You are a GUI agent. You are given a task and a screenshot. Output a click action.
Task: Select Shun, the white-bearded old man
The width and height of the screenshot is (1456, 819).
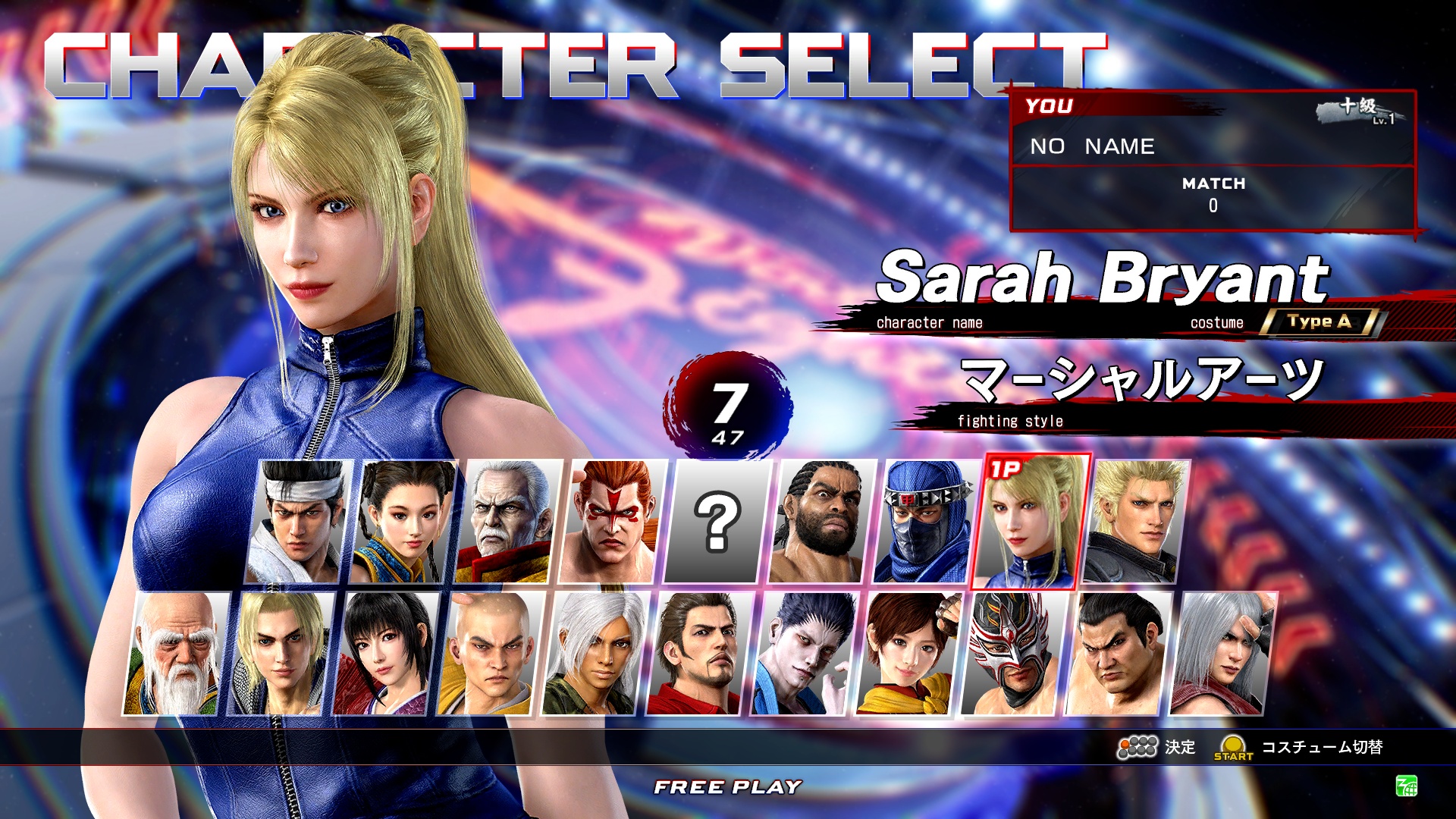pyautogui.click(x=176, y=654)
